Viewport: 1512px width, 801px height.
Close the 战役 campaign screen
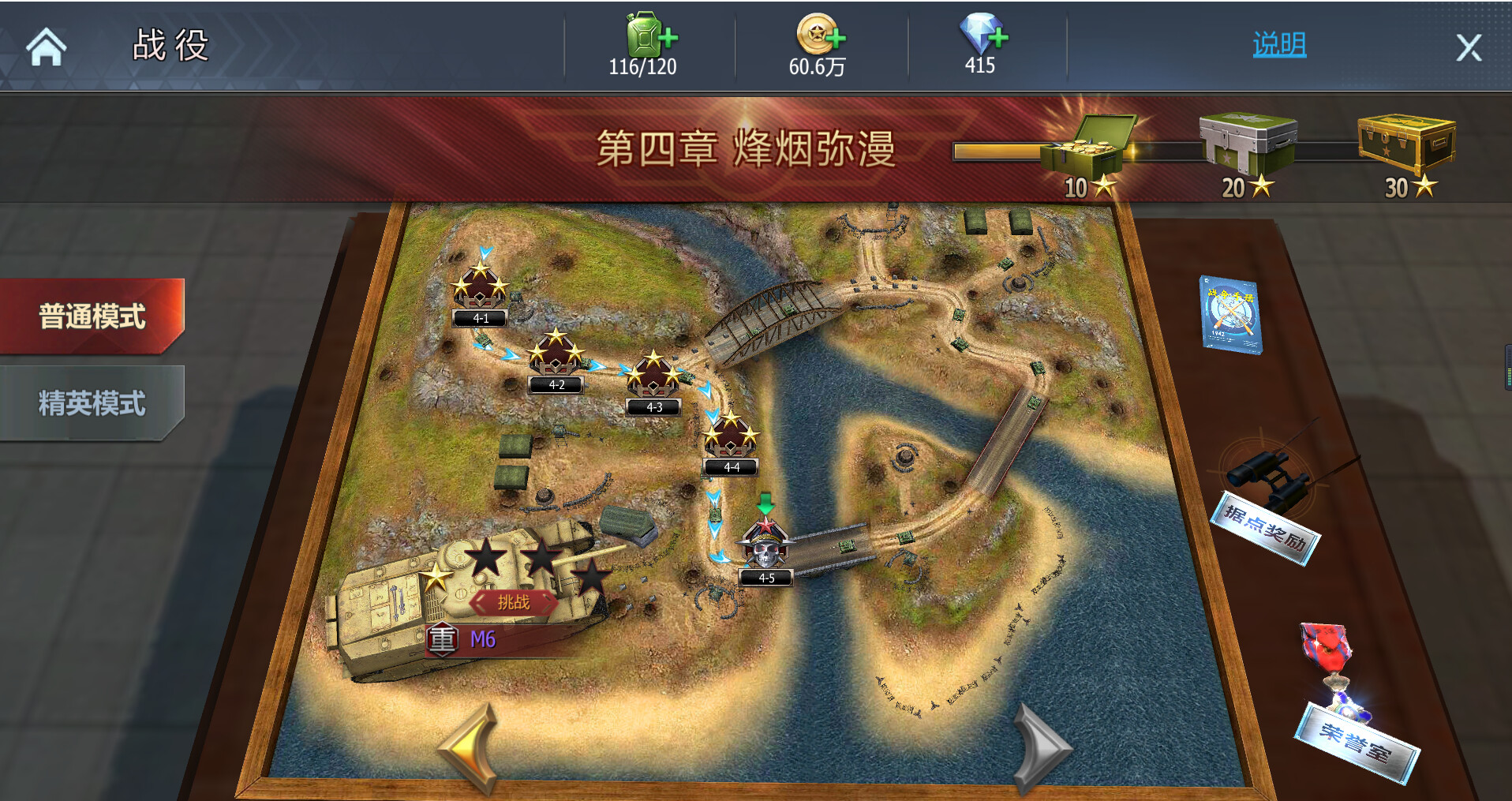[1469, 47]
